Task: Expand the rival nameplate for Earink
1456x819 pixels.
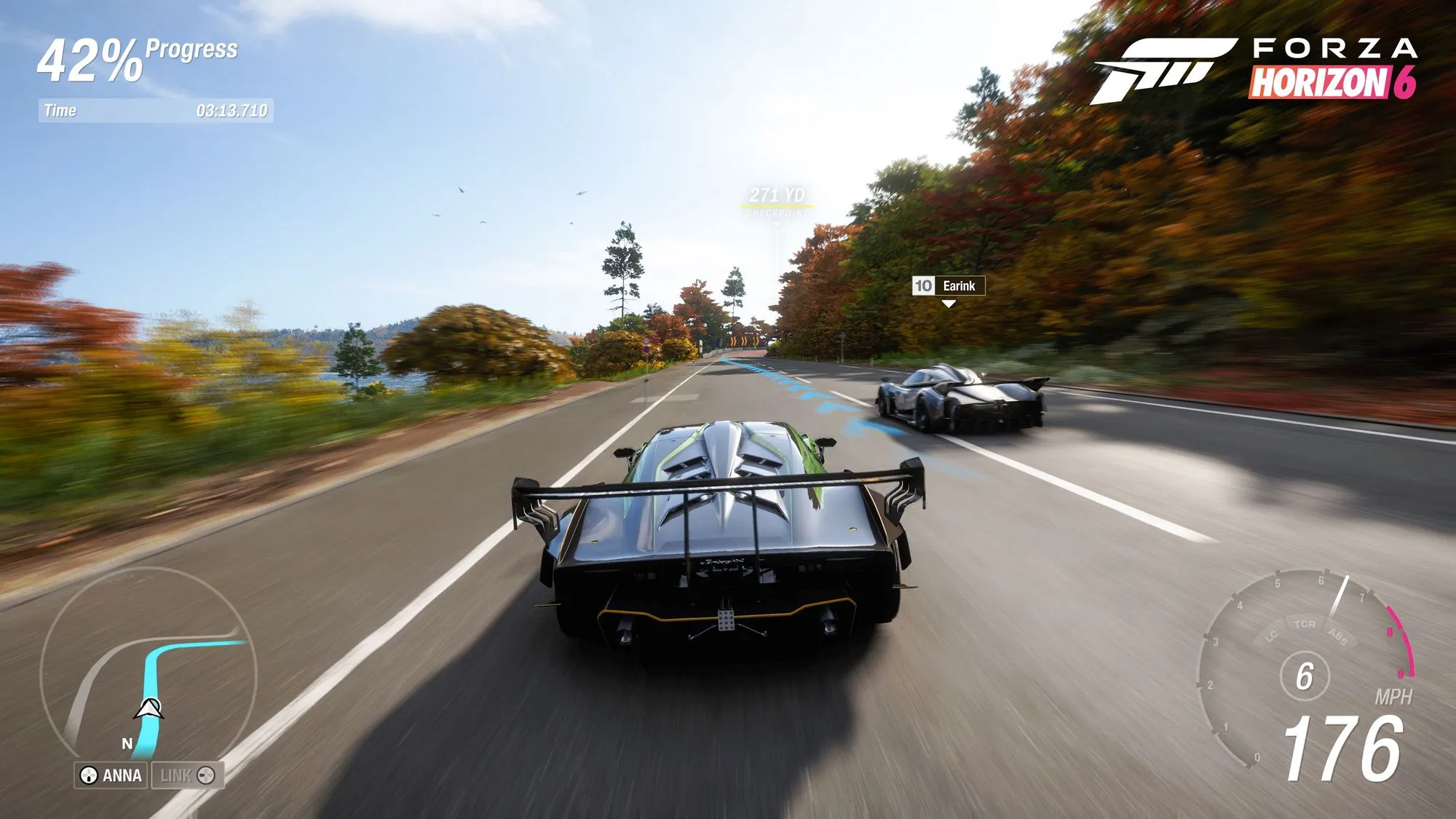Action: tap(959, 287)
